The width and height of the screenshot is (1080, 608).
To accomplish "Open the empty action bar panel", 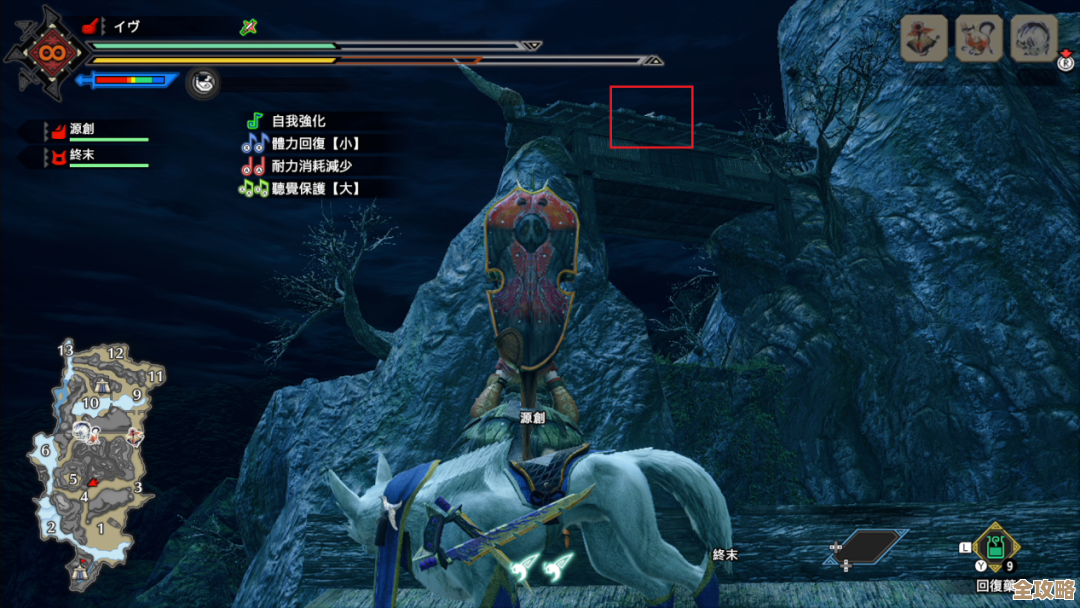I will 866,547.
